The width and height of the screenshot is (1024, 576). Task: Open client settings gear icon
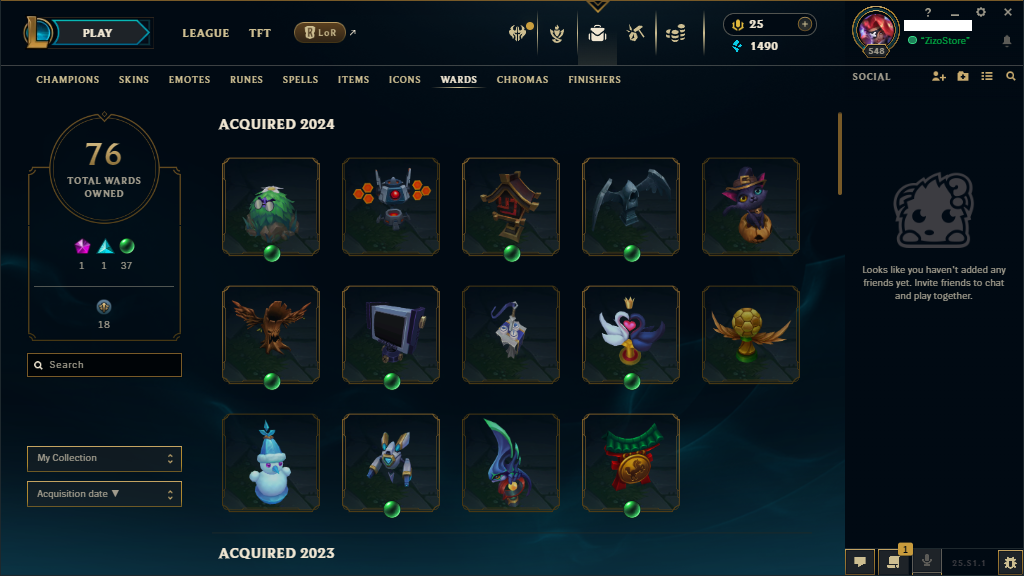pyautogui.click(x=981, y=12)
